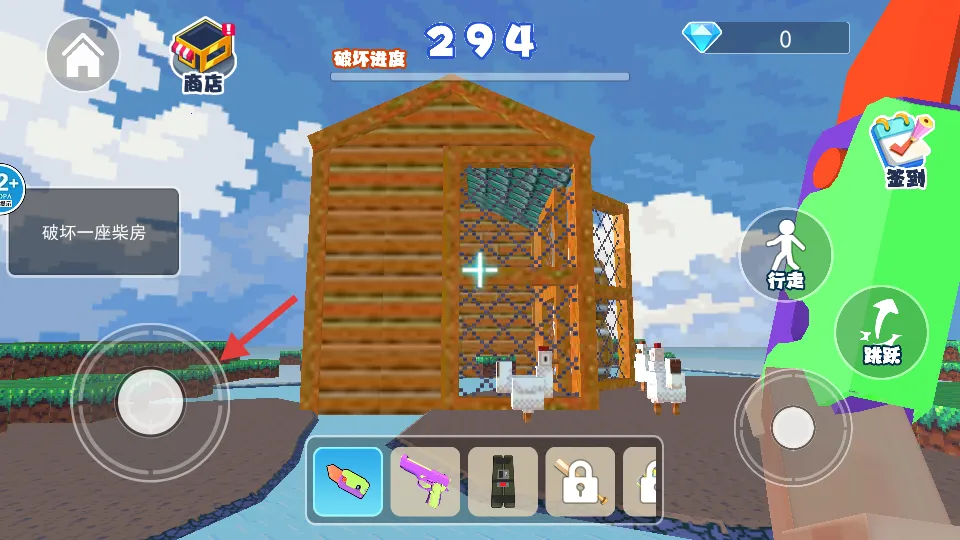Click the blue diamond currency counter
960x540 pixels.
766,39
